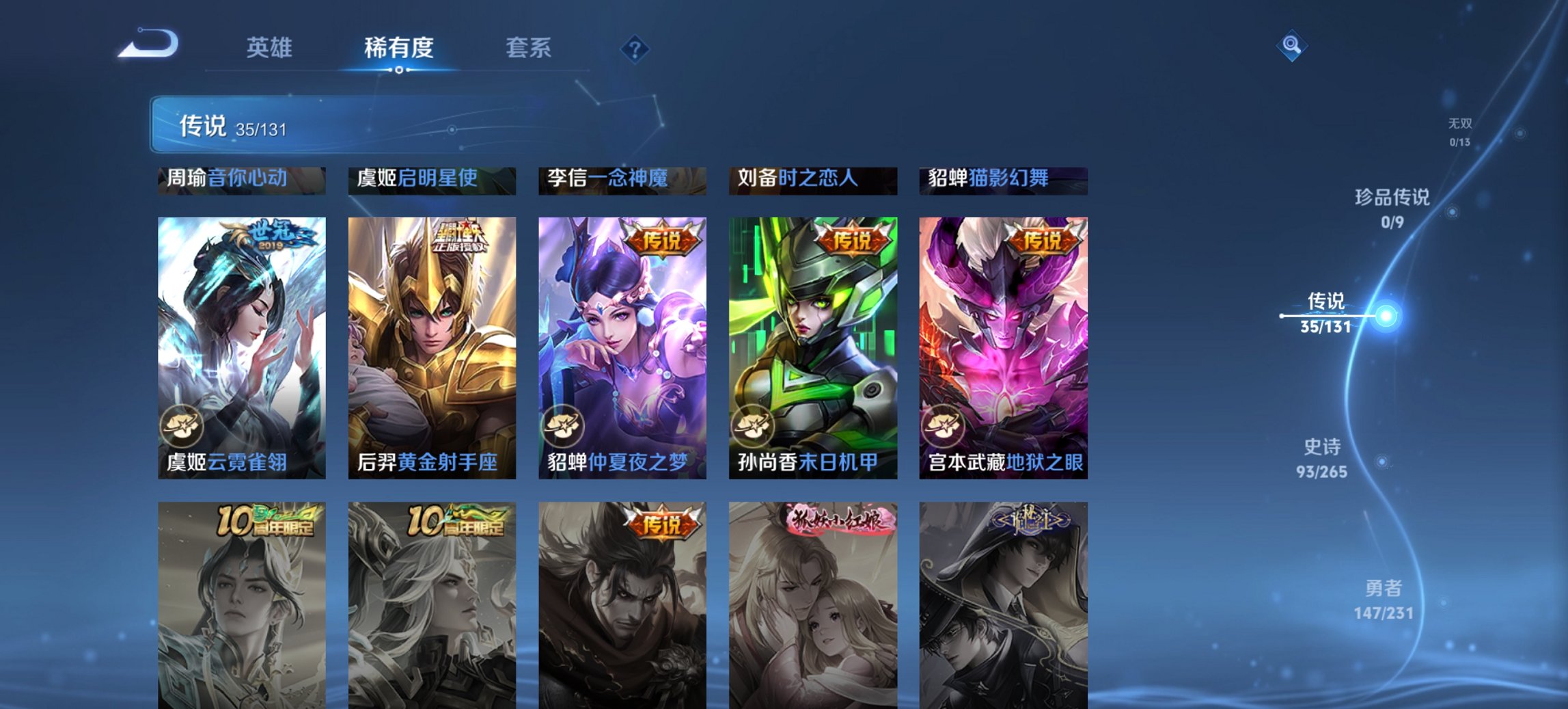This screenshot has width=1568, height=709.
Task: Click the star fragment badge on 虞姬云霓雀翎
Action: click(x=182, y=425)
